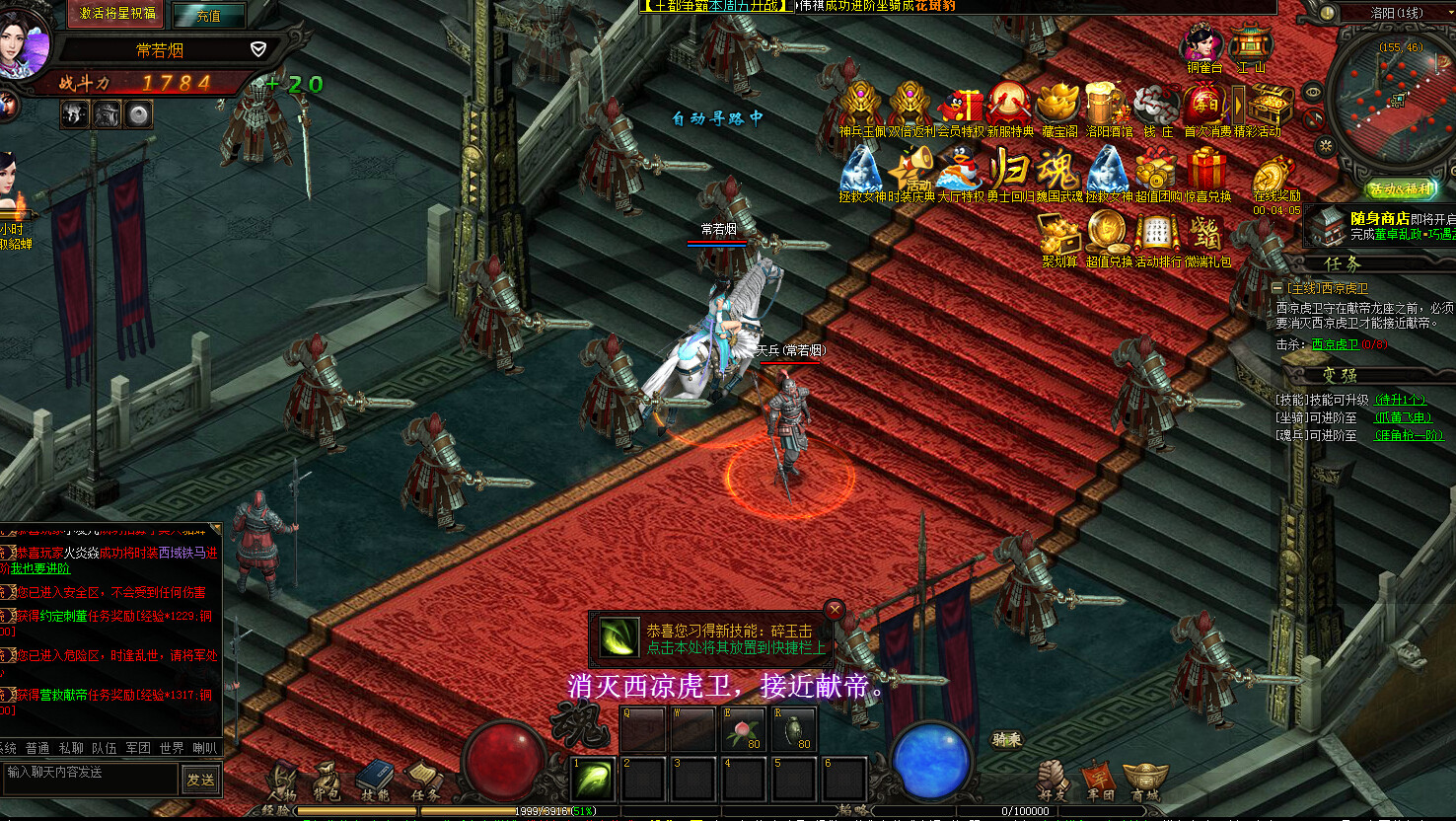Activate the green slash skill in slot 1
This screenshot has width=1456, height=821.
(x=594, y=779)
